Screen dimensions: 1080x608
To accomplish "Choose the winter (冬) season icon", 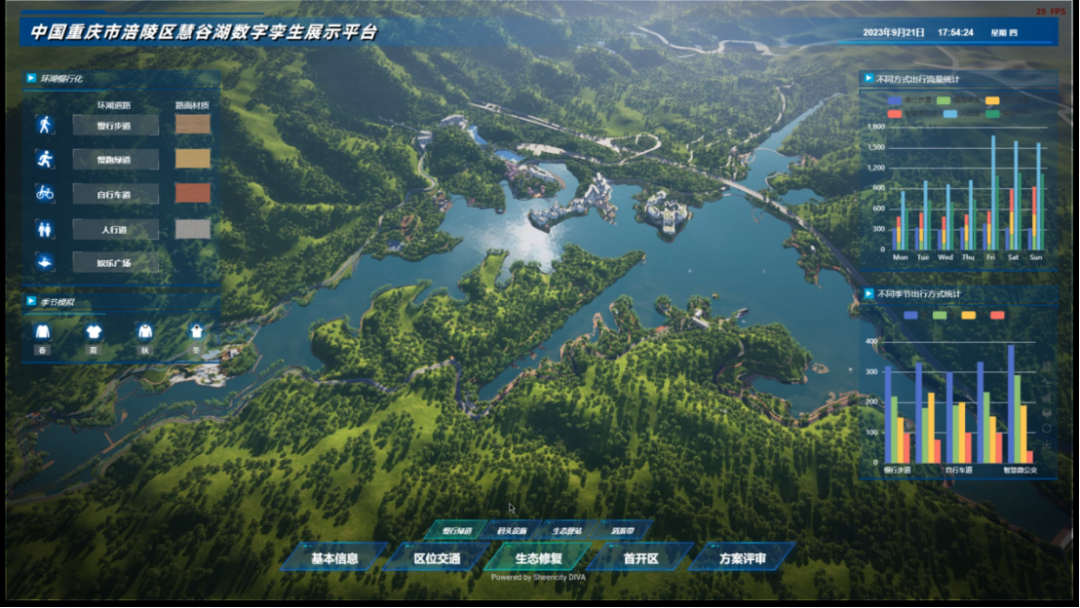I will (x=196, y=334).
